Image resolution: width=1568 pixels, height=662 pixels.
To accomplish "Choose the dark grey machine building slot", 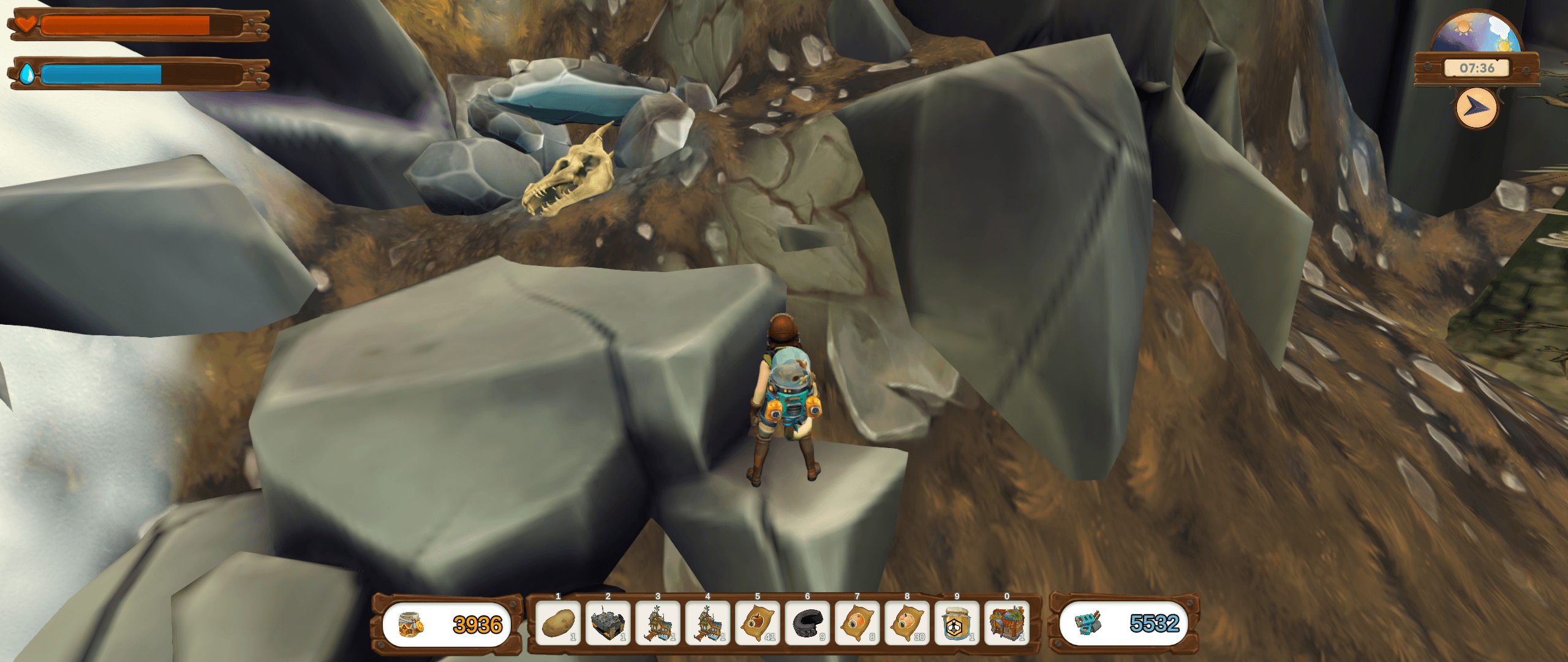I will click(x=608, y=624).
